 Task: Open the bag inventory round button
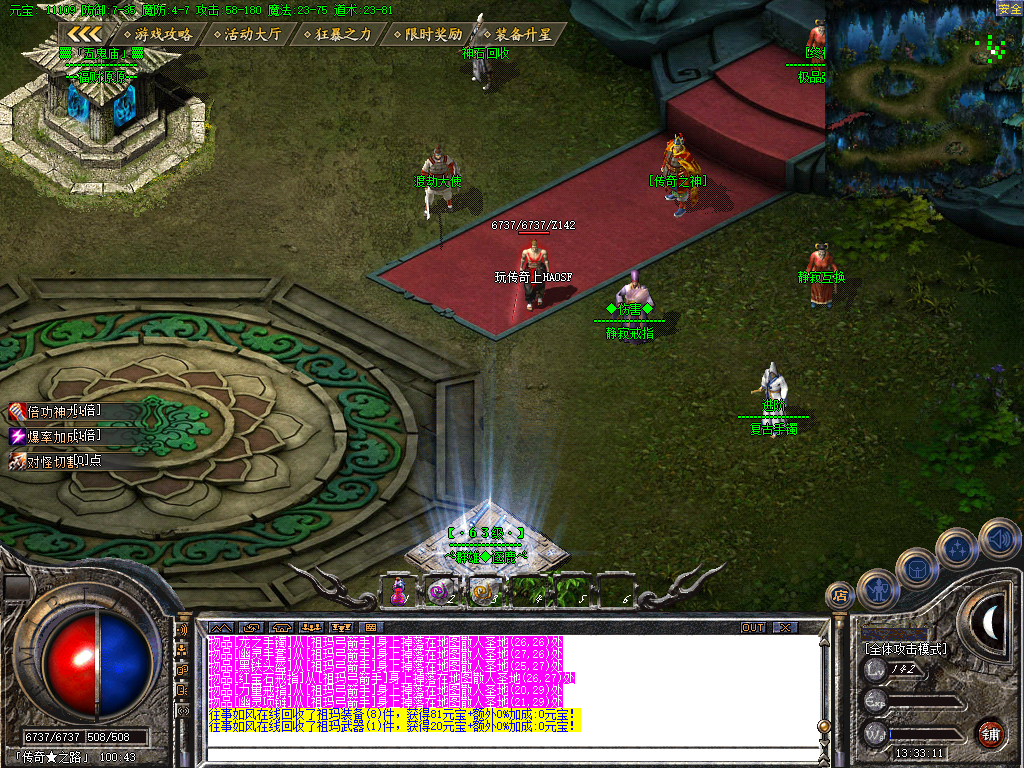pos(916,568)
